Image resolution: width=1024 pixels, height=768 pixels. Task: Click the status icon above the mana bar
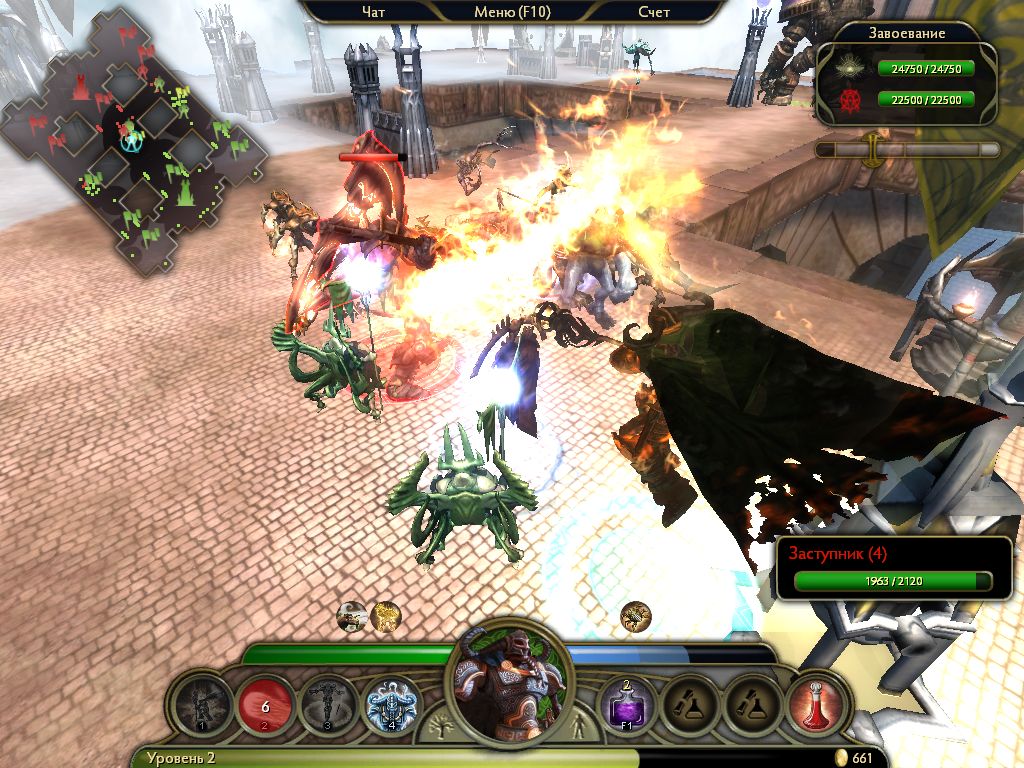pyautogui.click(x=635, y=616)
